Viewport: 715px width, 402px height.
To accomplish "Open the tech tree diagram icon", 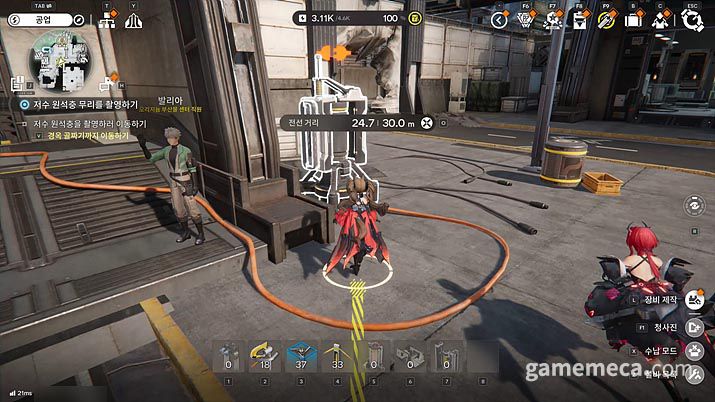I will tap(107, 21).
